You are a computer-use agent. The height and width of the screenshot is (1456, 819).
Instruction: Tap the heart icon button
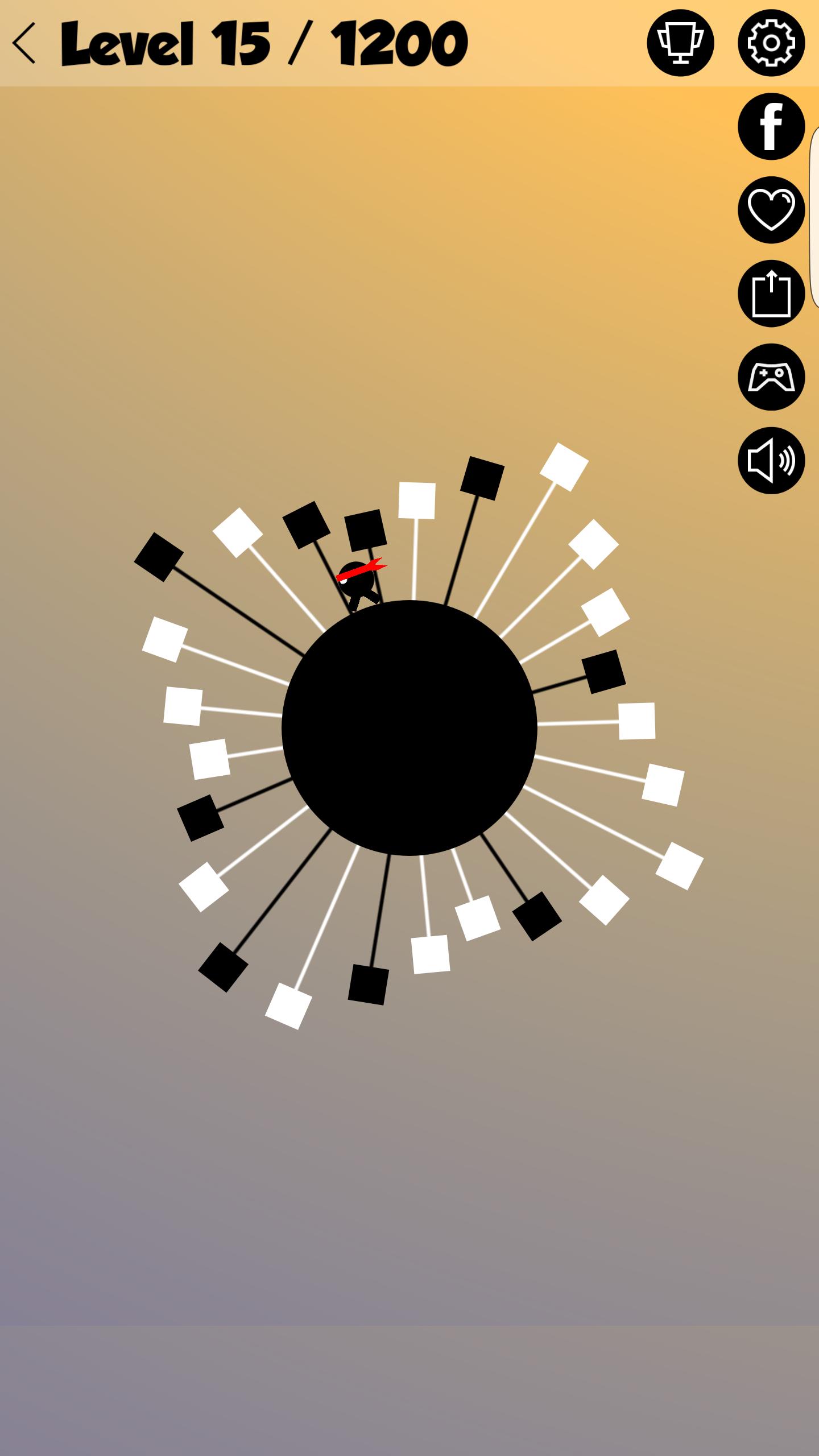[x=771, y=210]
